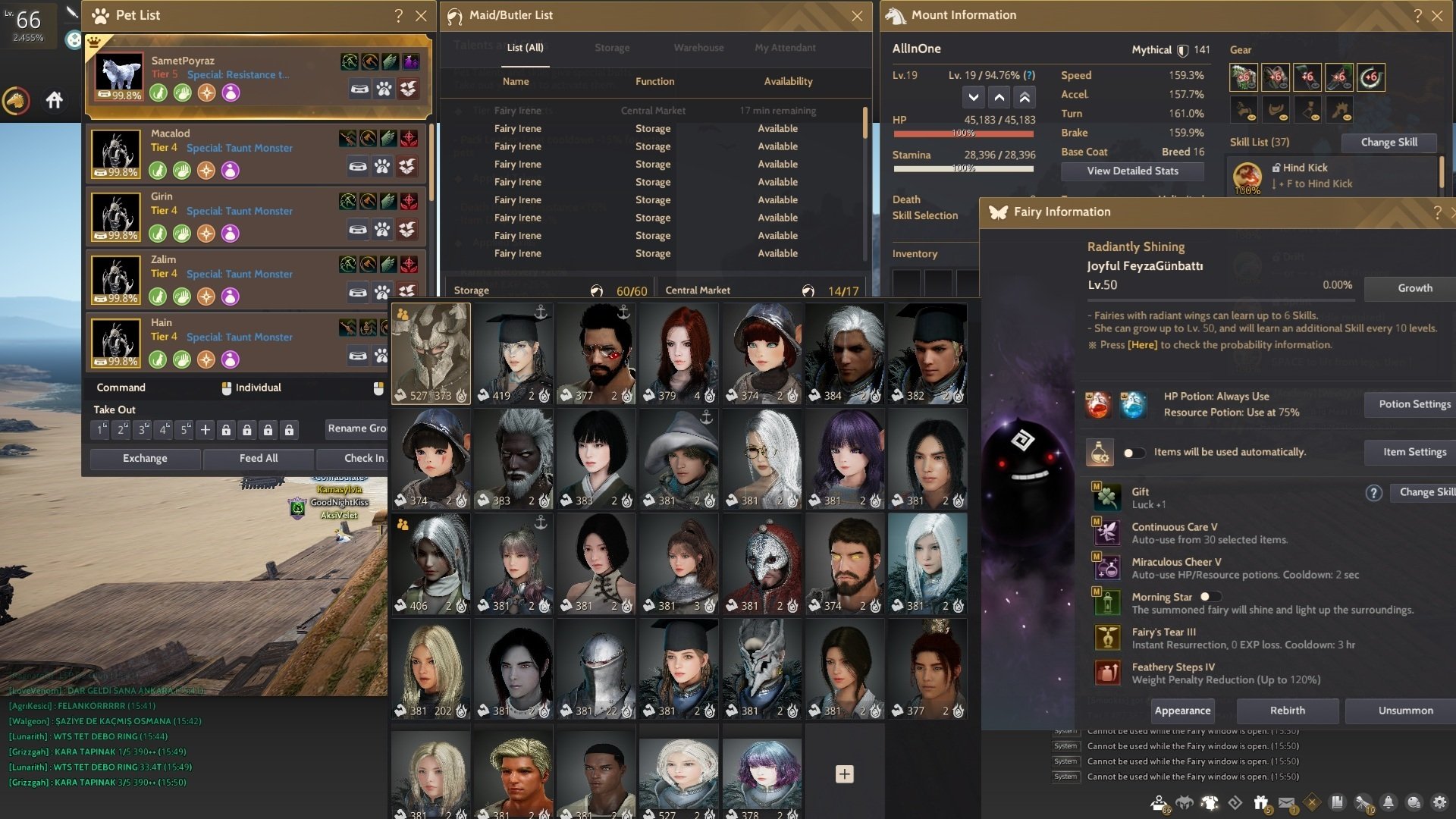Expand the mount level list with the down chevron
The height and width of the screenshot is (819, 1456).
coord(974,97)
